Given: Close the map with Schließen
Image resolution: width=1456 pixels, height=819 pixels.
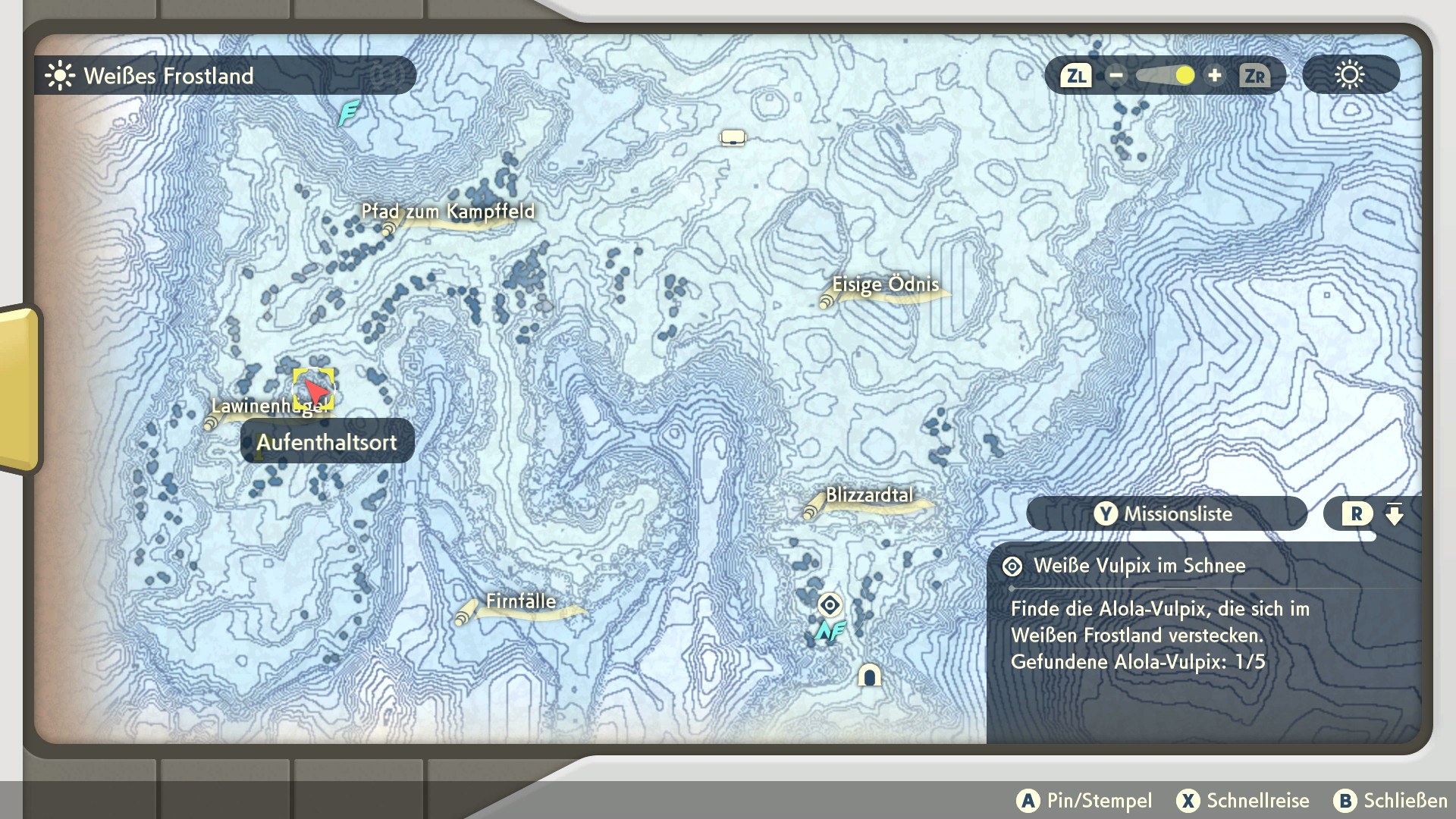Looking at the screenshot, I should [x=1391, y=801].
